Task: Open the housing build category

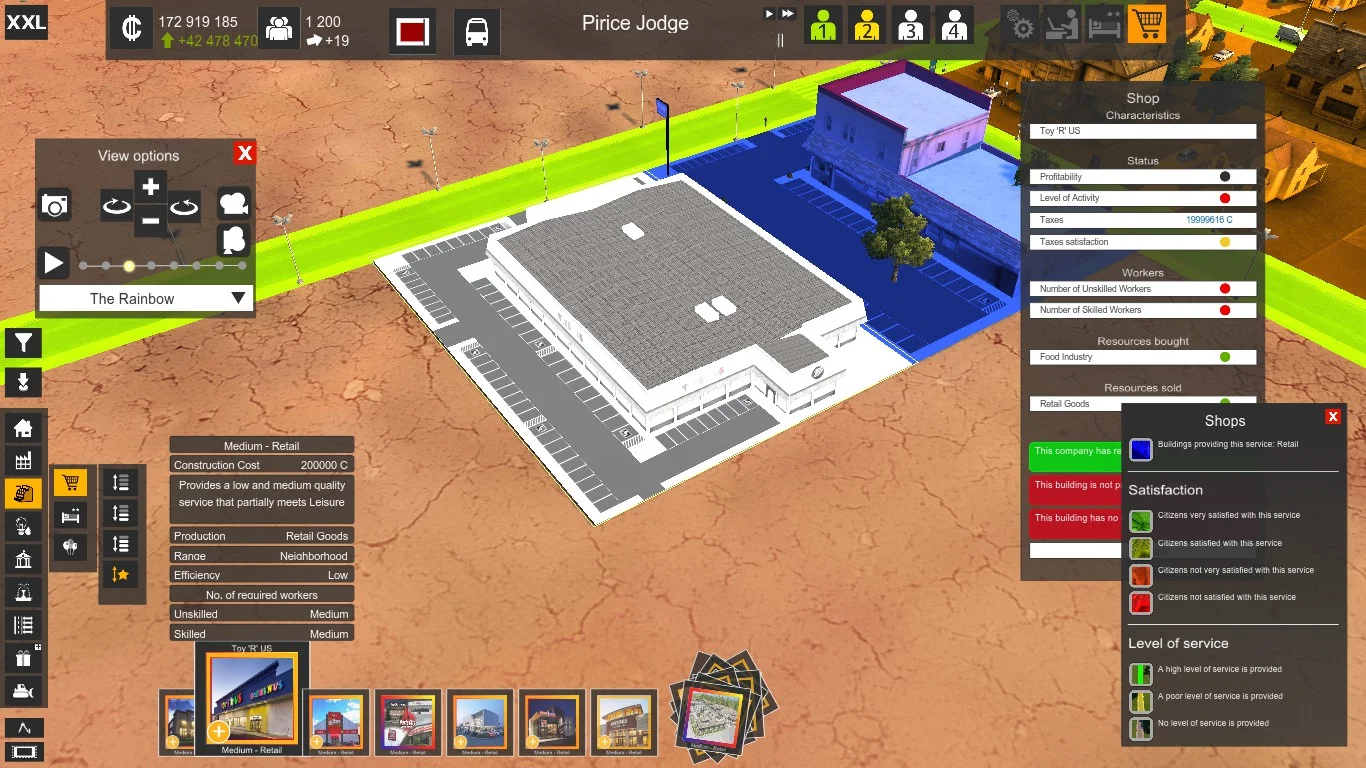Action: tap(22, 428)
